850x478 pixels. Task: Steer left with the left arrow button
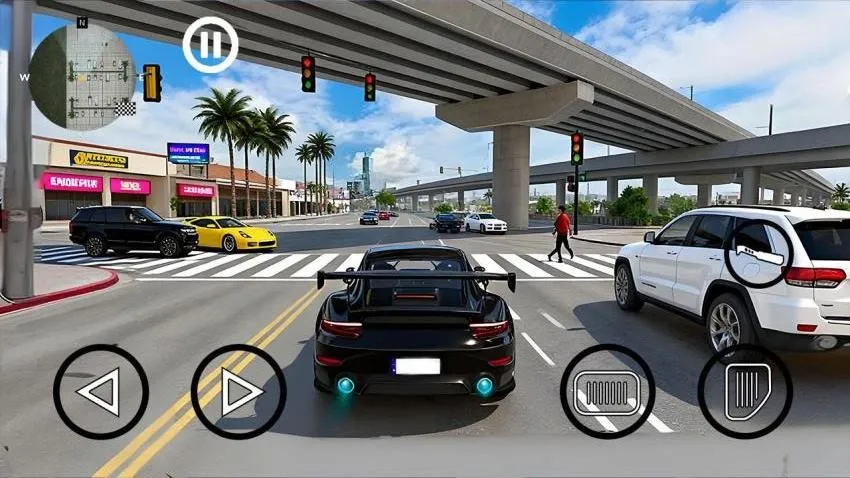100,391
